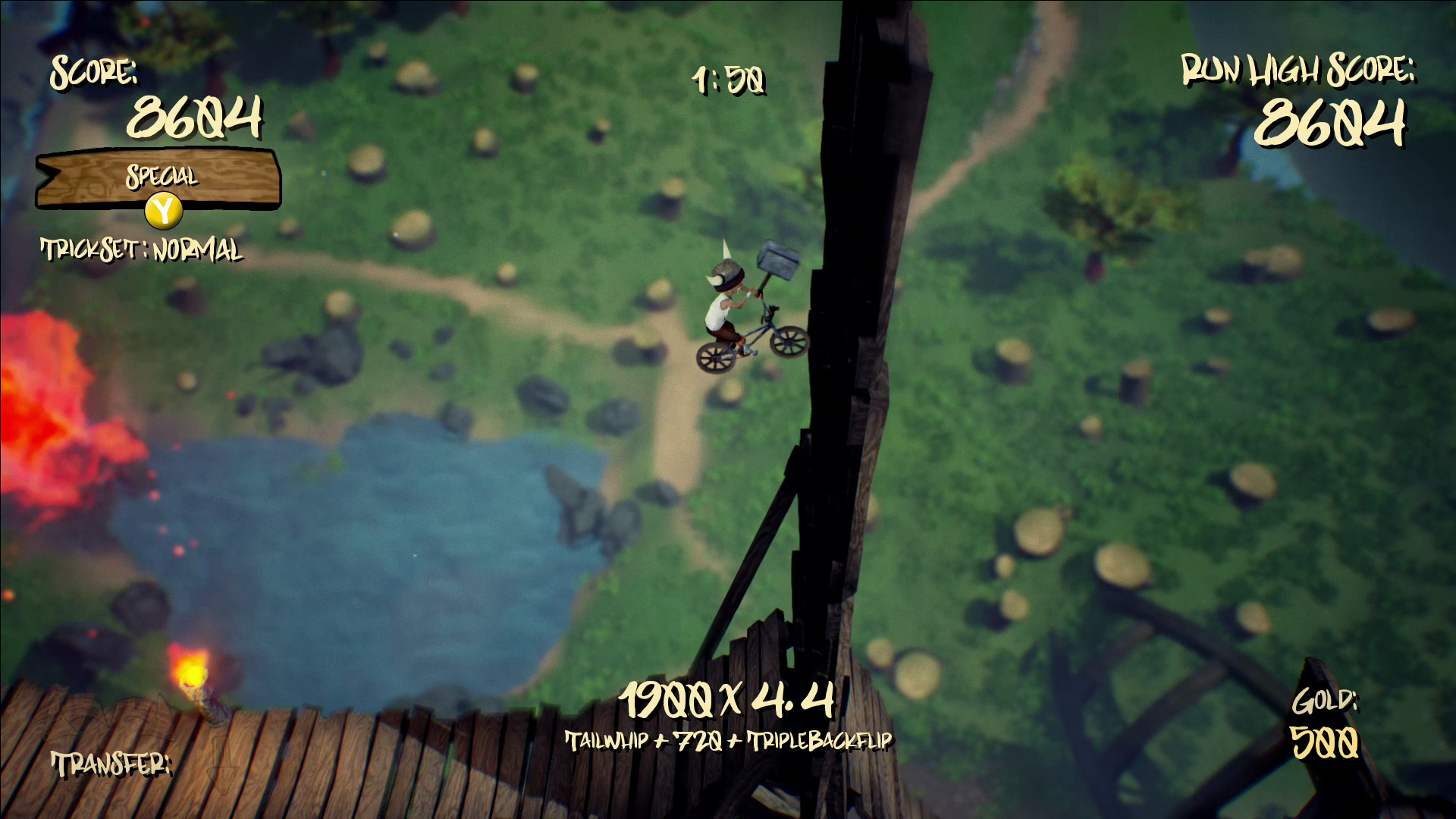Select the Score: 8604 header
This screenshot has width=1456, height=819.
93,75
